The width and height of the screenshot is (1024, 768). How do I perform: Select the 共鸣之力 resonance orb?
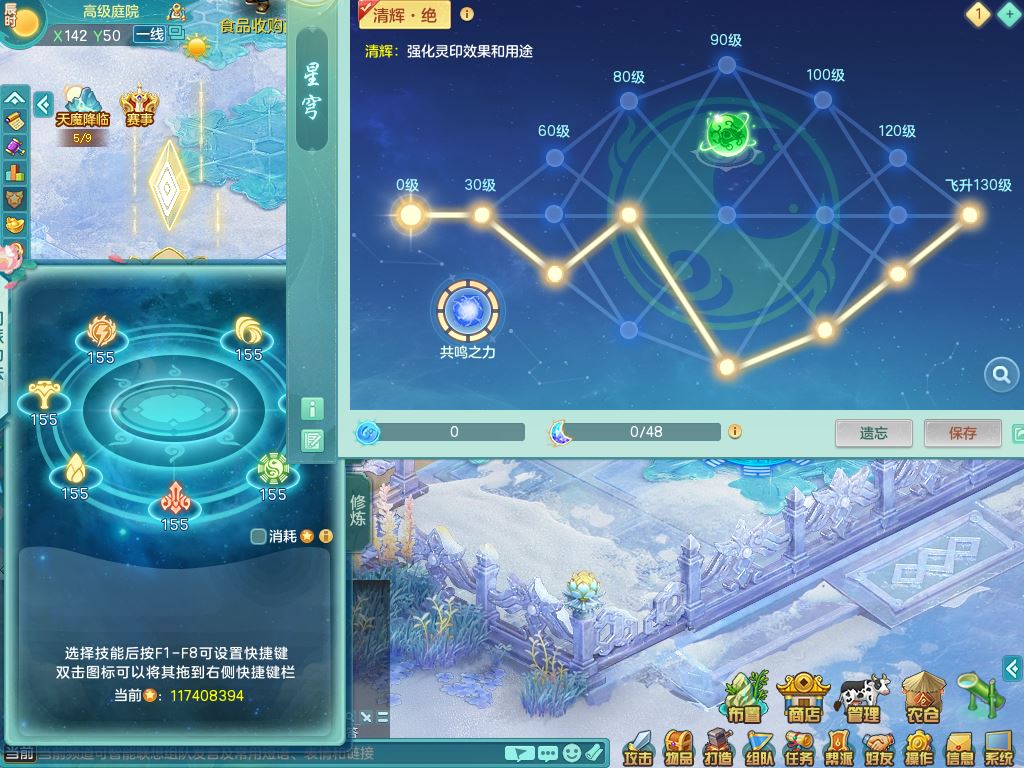point(468,312)
